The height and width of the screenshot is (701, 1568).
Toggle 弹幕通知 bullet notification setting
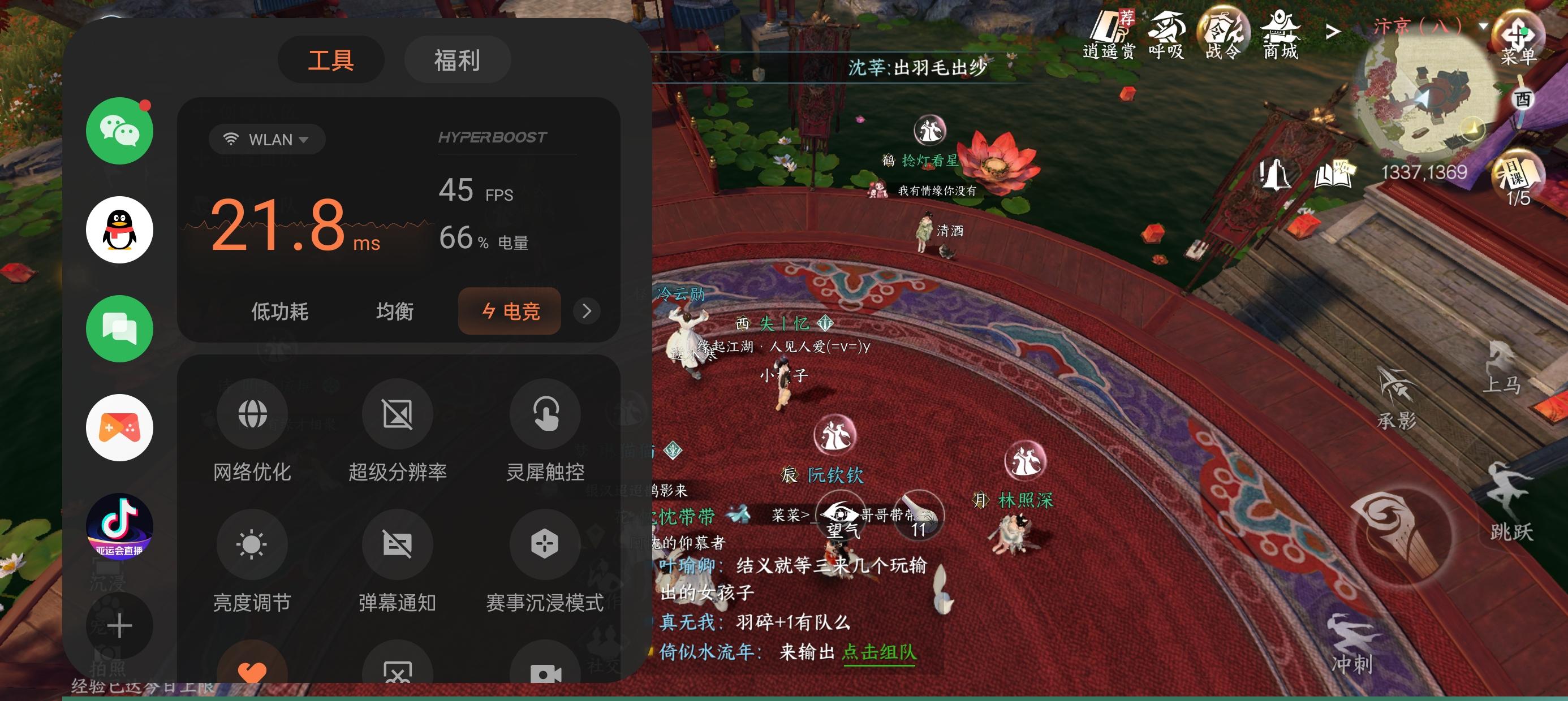(397, 544)
